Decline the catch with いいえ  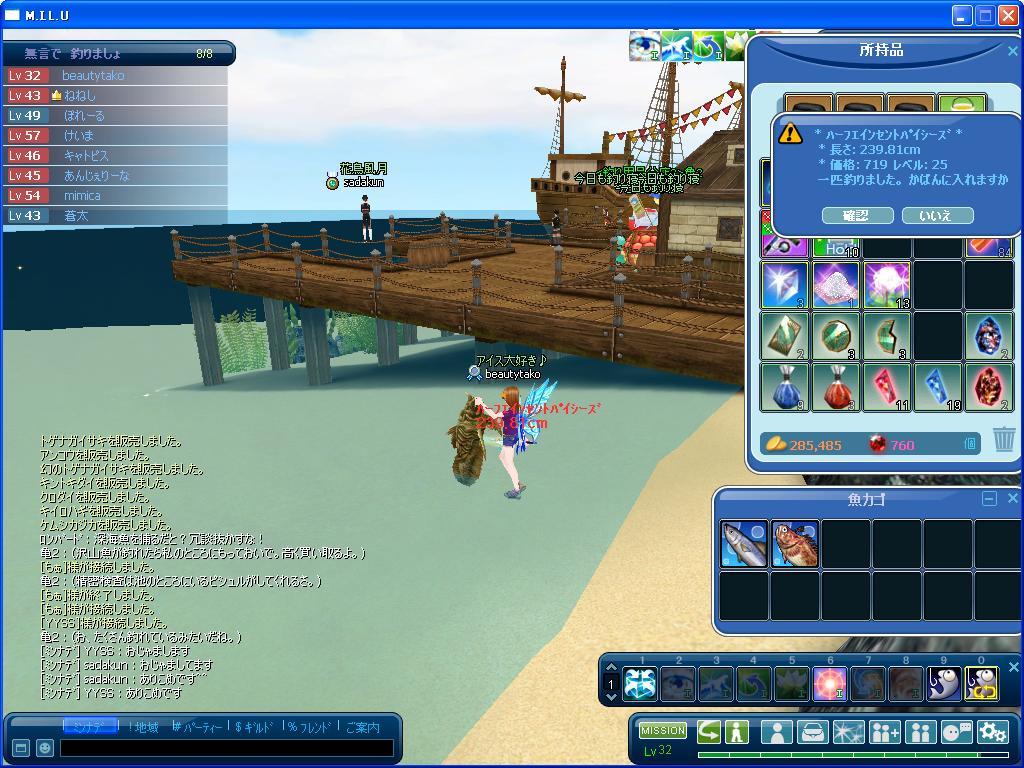tap(937, 215)
